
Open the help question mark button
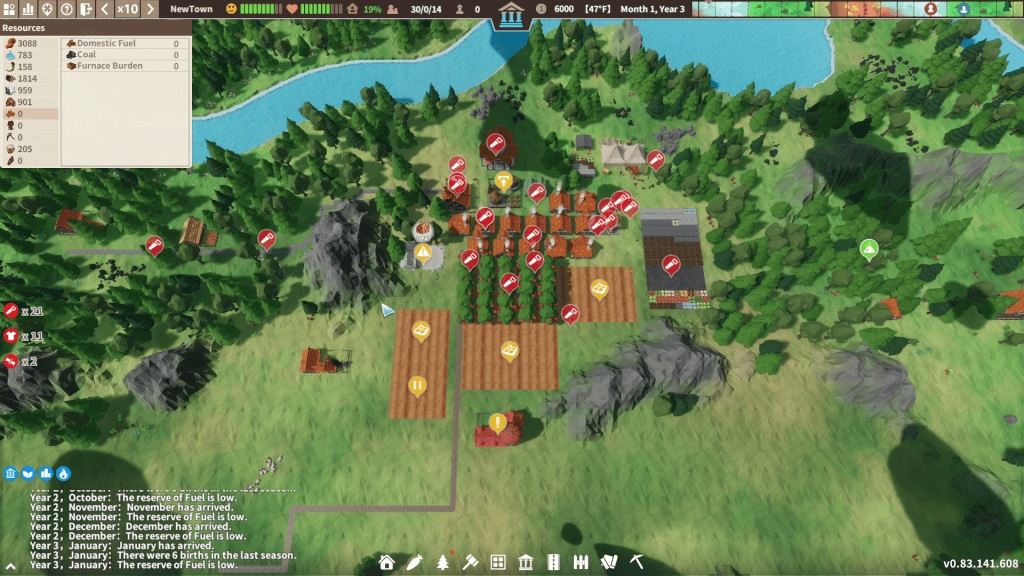click(66, 9)
